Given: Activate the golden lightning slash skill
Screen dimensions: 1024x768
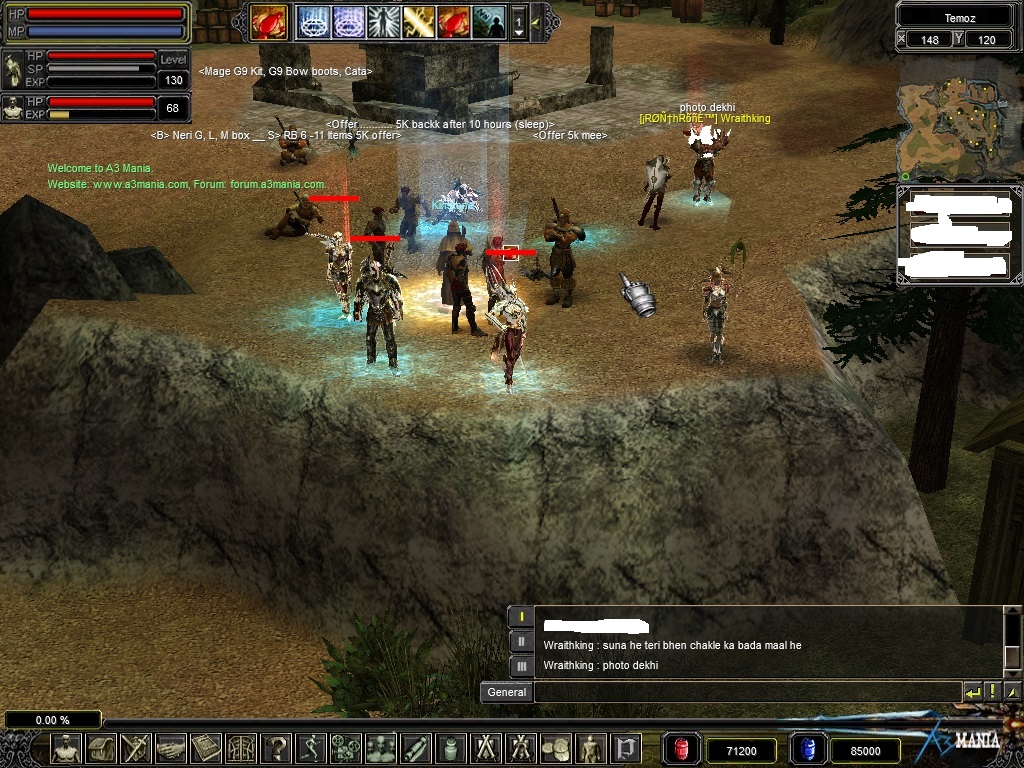Looking at the screenshot, I should coord(418,21).
